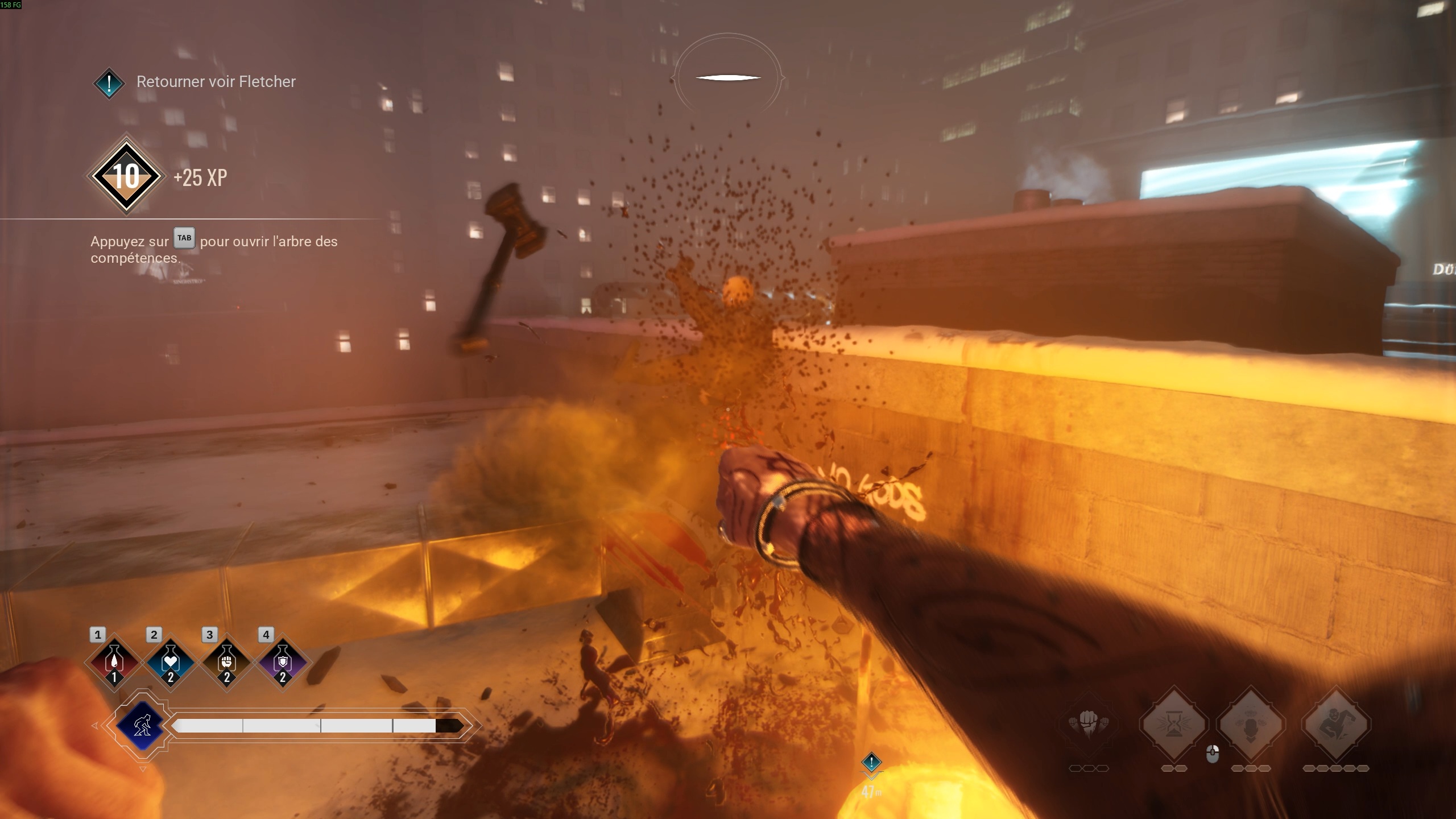This screenshot has width=1456, height=819.
Task: Select the fist strength elixir slot
Action: coord(227,663)
